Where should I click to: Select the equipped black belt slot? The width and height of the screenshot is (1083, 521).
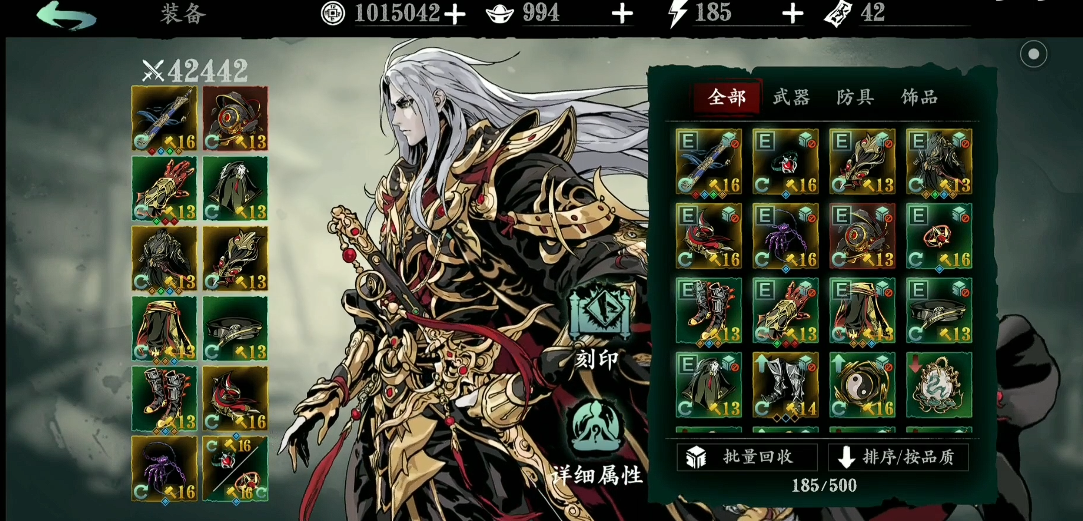[235, 328]
